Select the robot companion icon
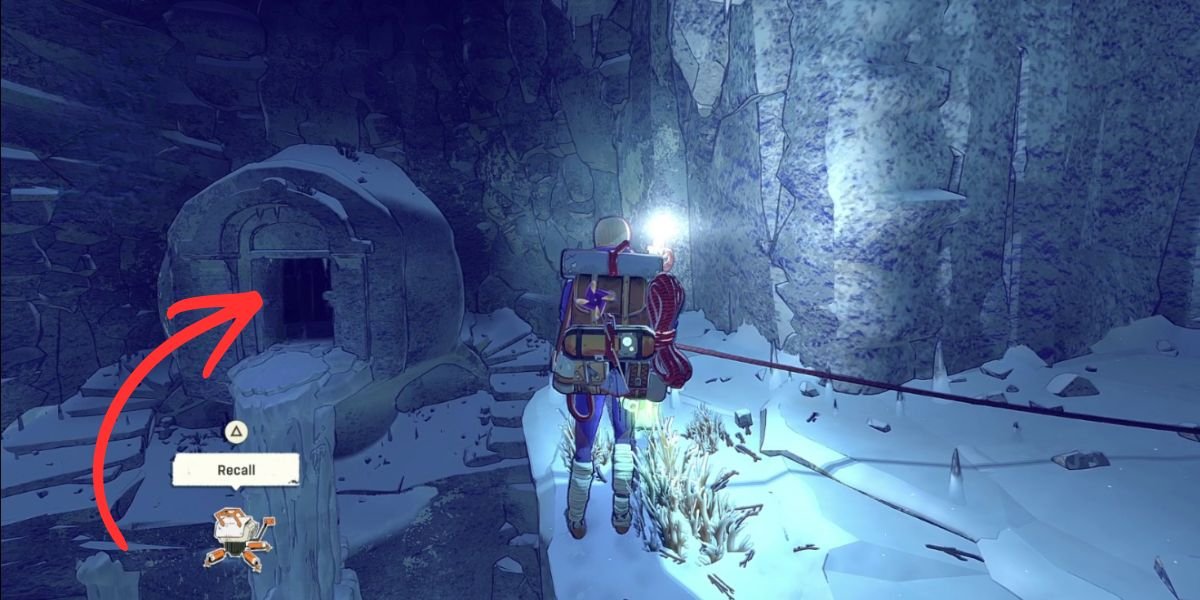1200x600 pixels. pos(237,536)
